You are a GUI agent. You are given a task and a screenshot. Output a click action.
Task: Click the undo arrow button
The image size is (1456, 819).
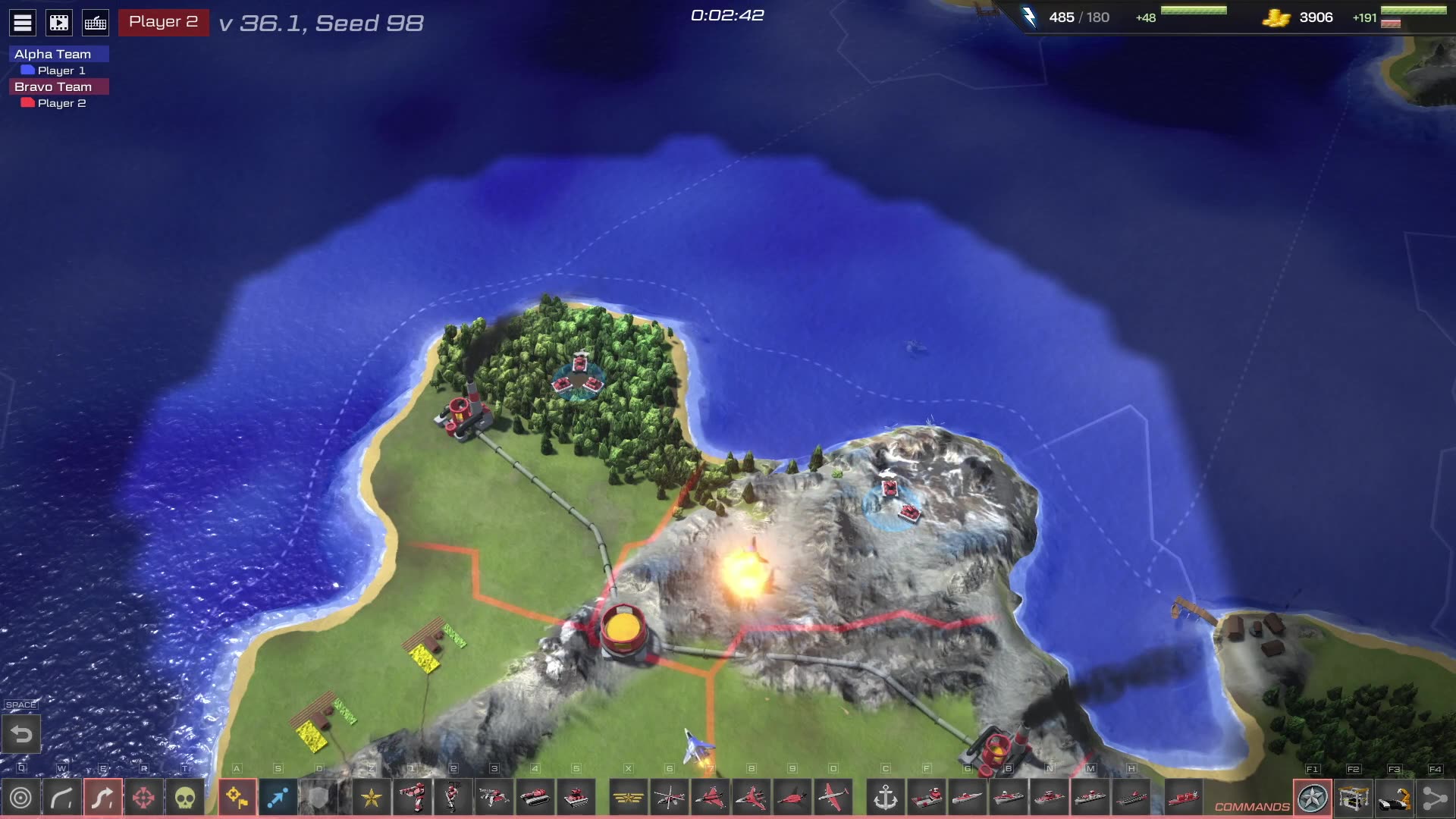21,734
